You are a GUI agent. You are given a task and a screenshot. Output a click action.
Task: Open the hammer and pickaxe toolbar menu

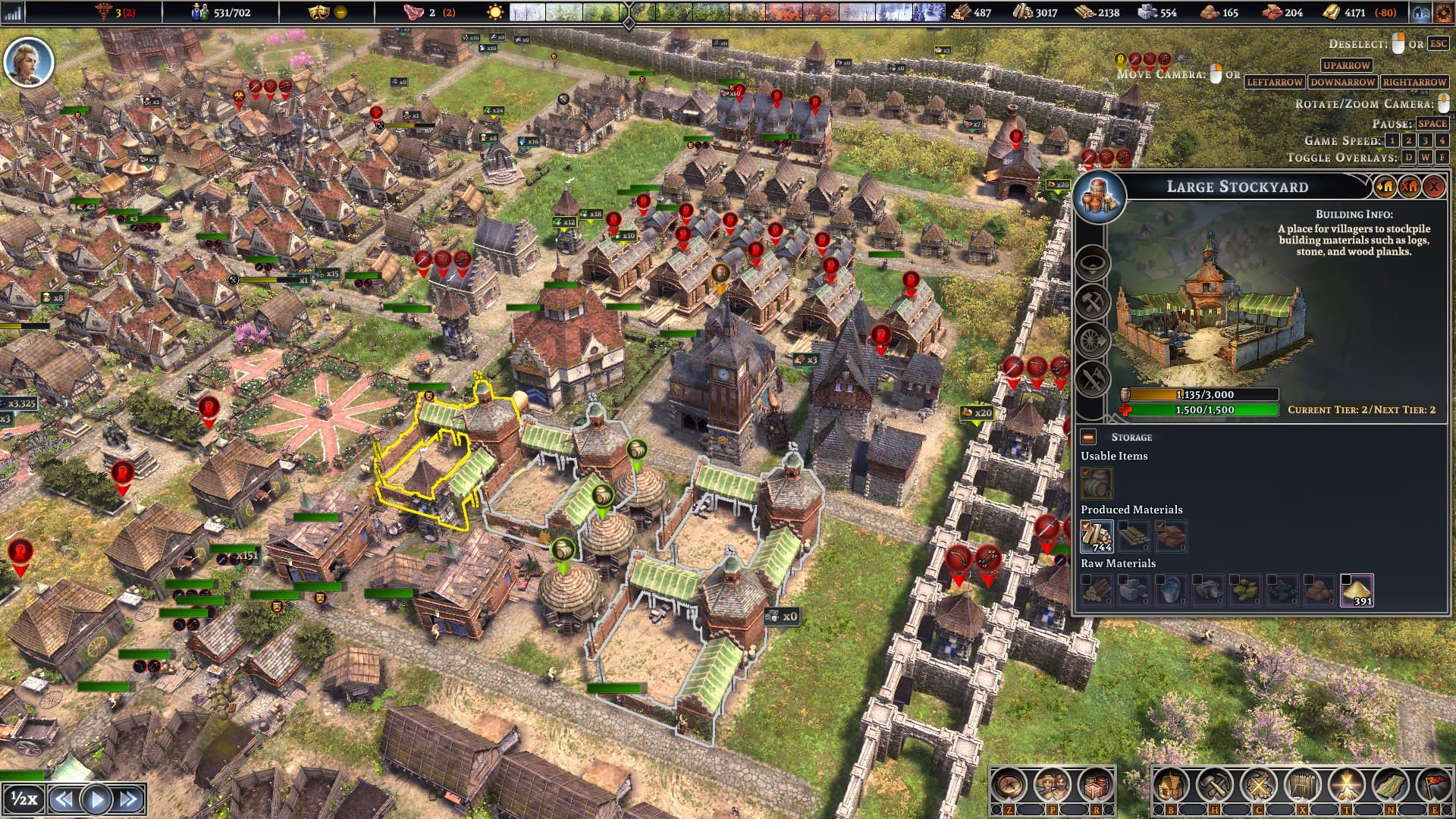pyautogui.click(x=1214, y=786)
